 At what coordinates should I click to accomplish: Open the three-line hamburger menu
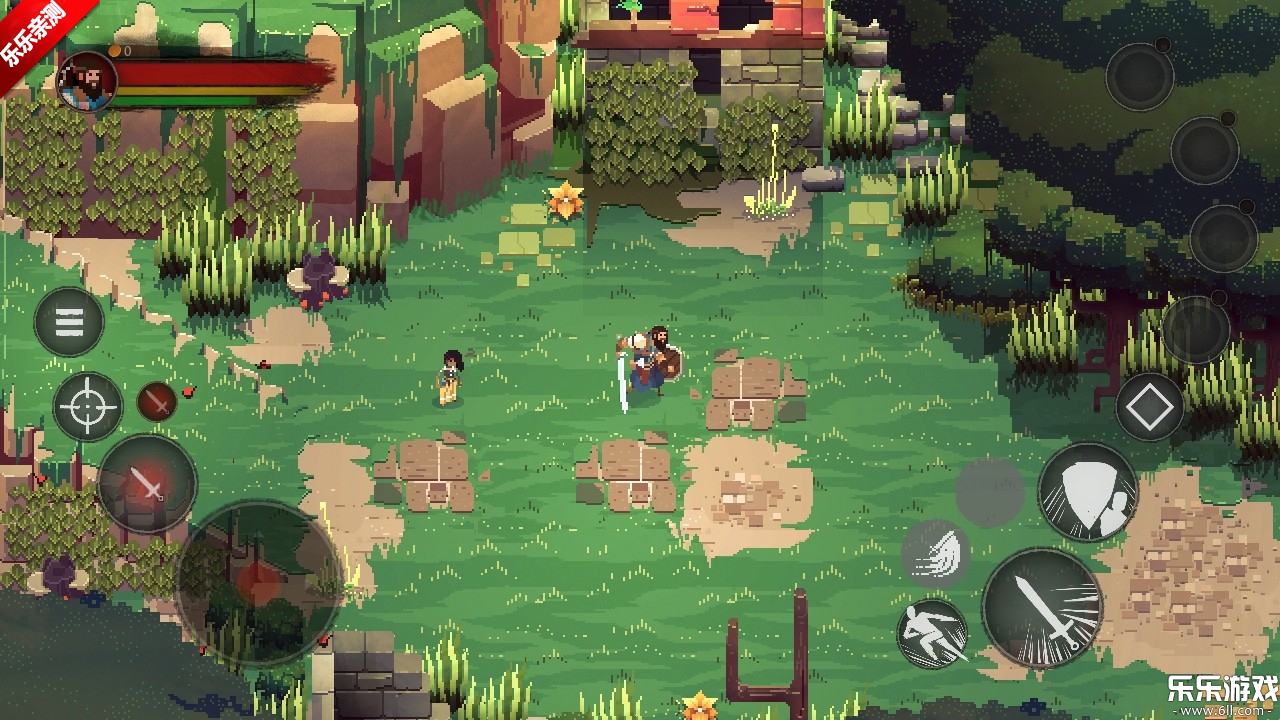[69, 322]
